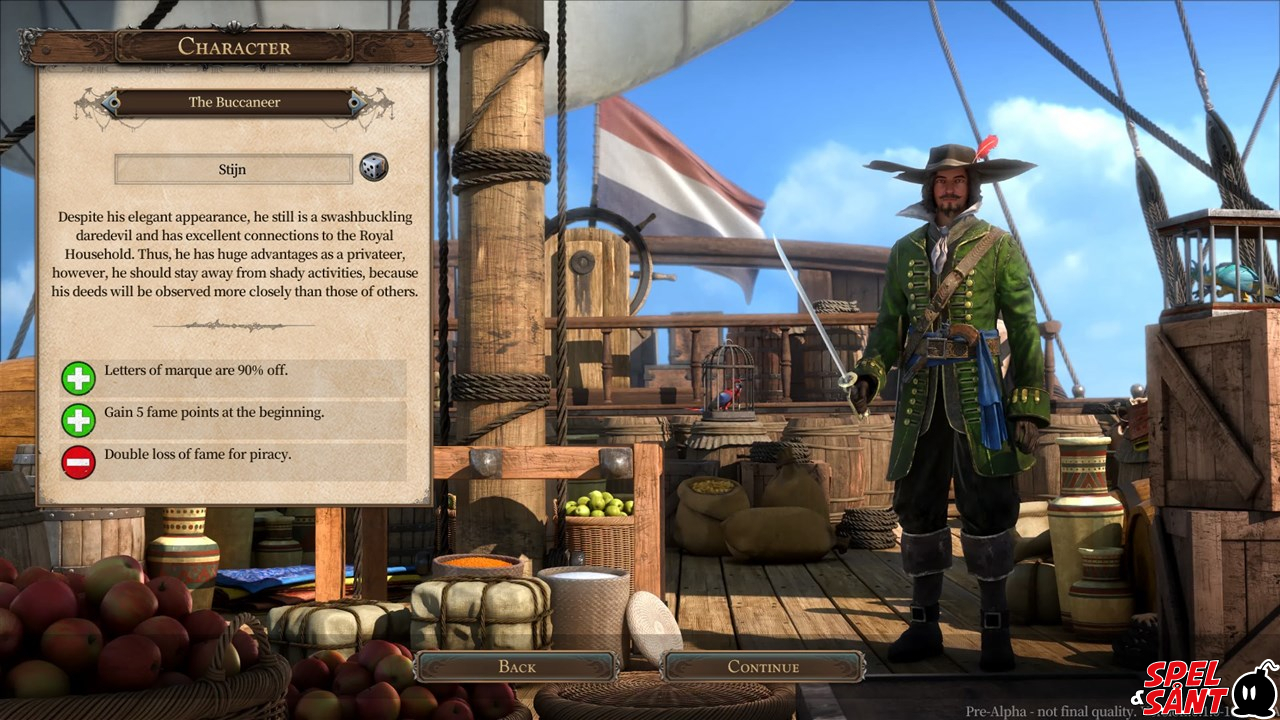Continue to the next screen
The width and height of the screenshot is (1280, 720).
coord(763,667)
